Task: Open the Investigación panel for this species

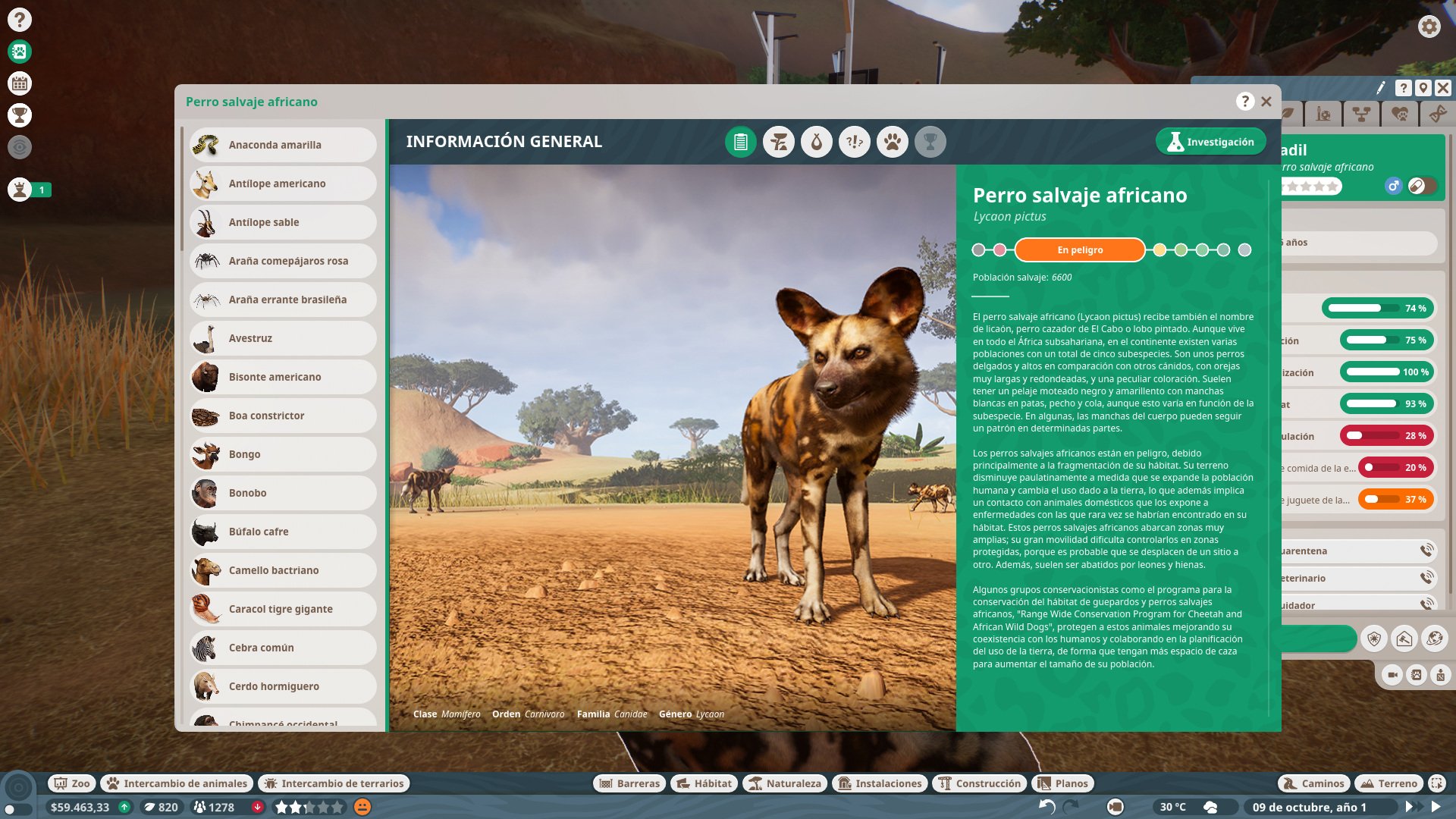Action: pos(1210,141)
